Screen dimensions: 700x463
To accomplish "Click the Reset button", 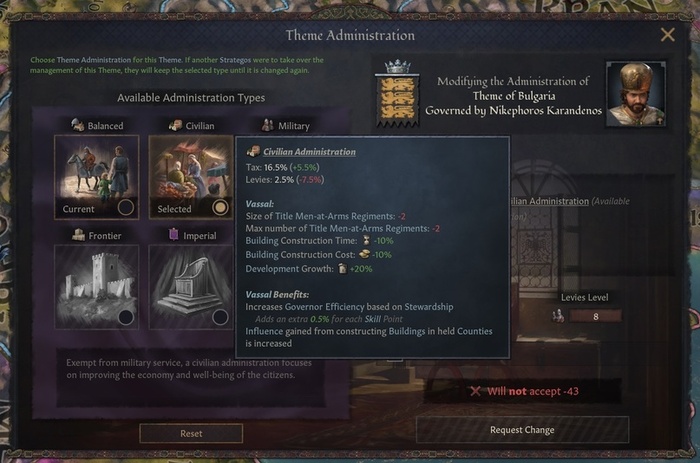I will tap(191, 433).
